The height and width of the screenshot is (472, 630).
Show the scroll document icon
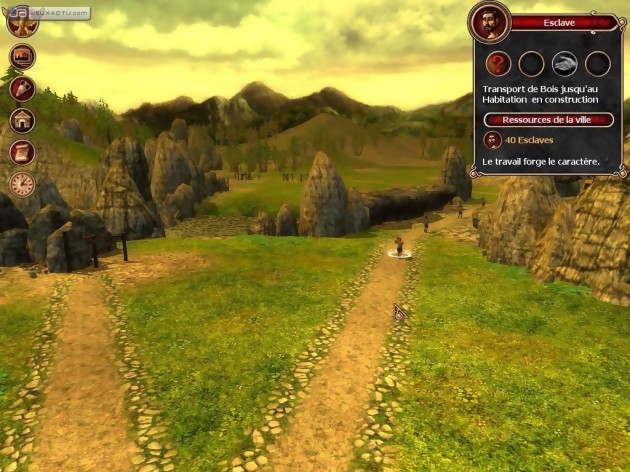(x=22, y=152)
